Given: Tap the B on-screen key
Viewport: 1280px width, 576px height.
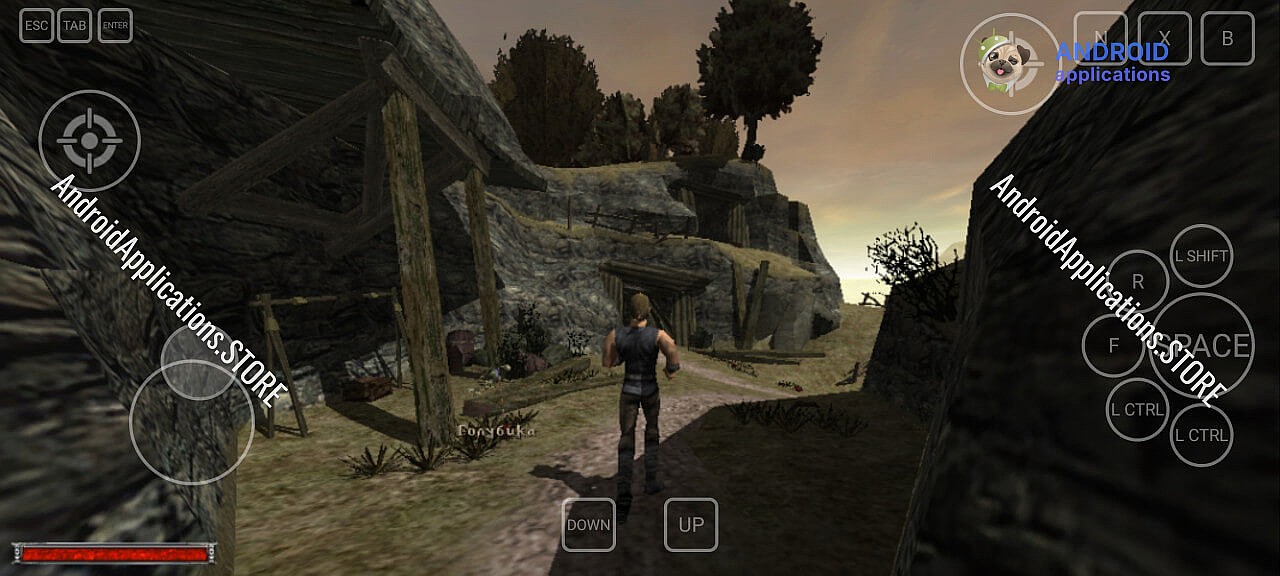Looking at the screenshot, I should pyautogui.click(x=1227, y=38).
